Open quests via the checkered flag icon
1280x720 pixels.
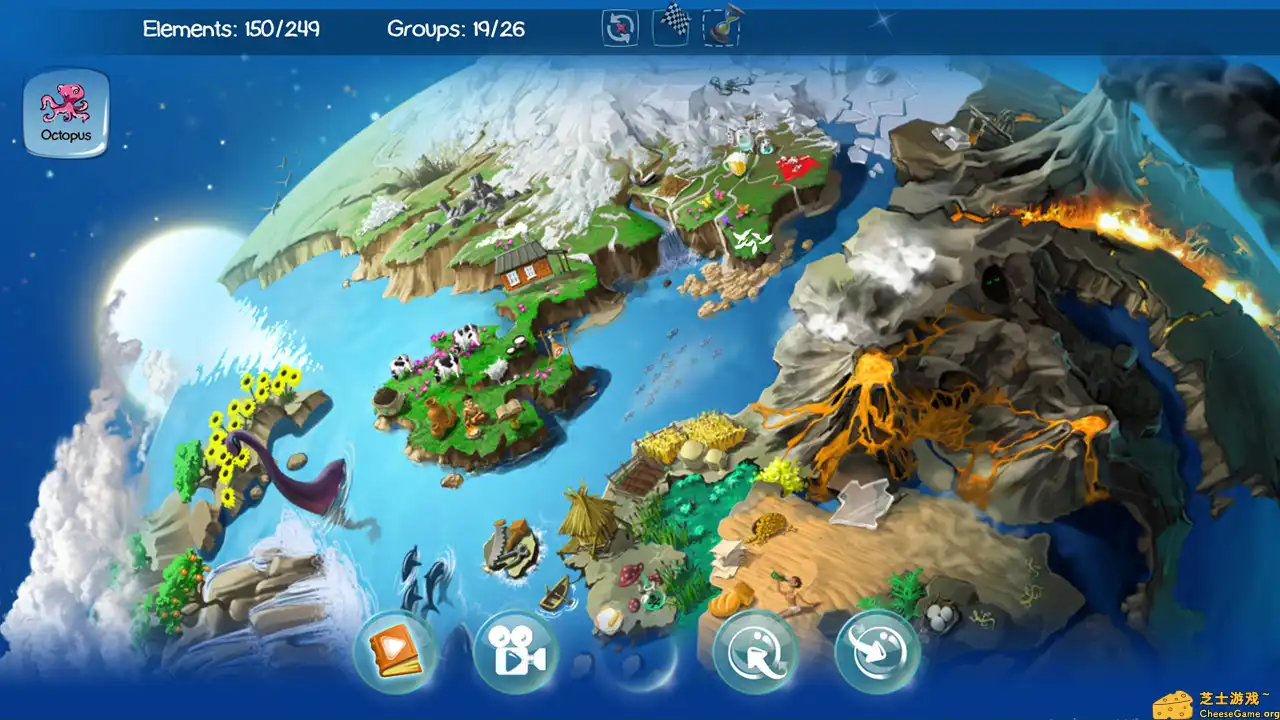(x=673, y=28)
